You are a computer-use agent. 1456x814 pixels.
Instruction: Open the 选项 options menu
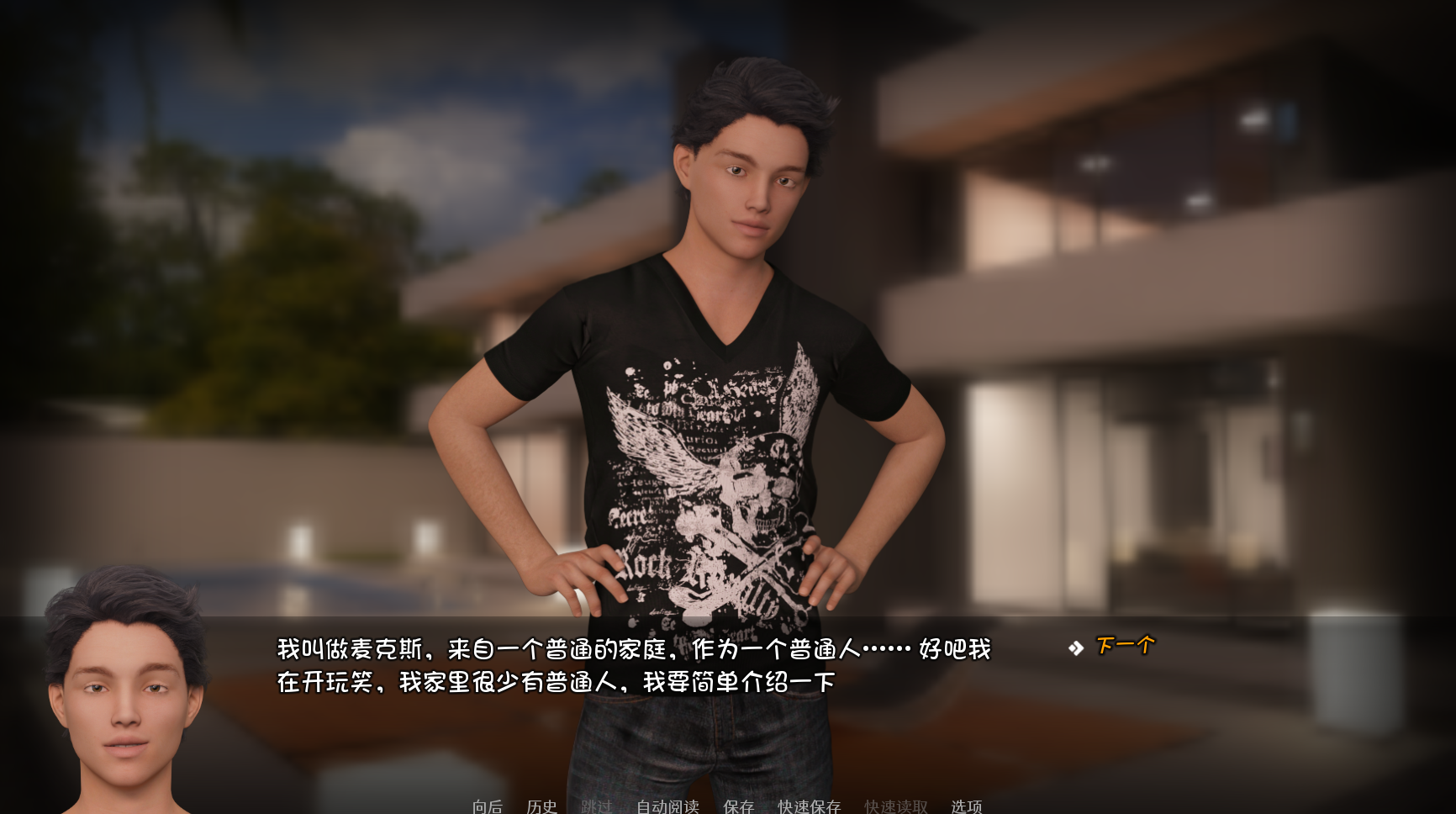click(966, 806)
